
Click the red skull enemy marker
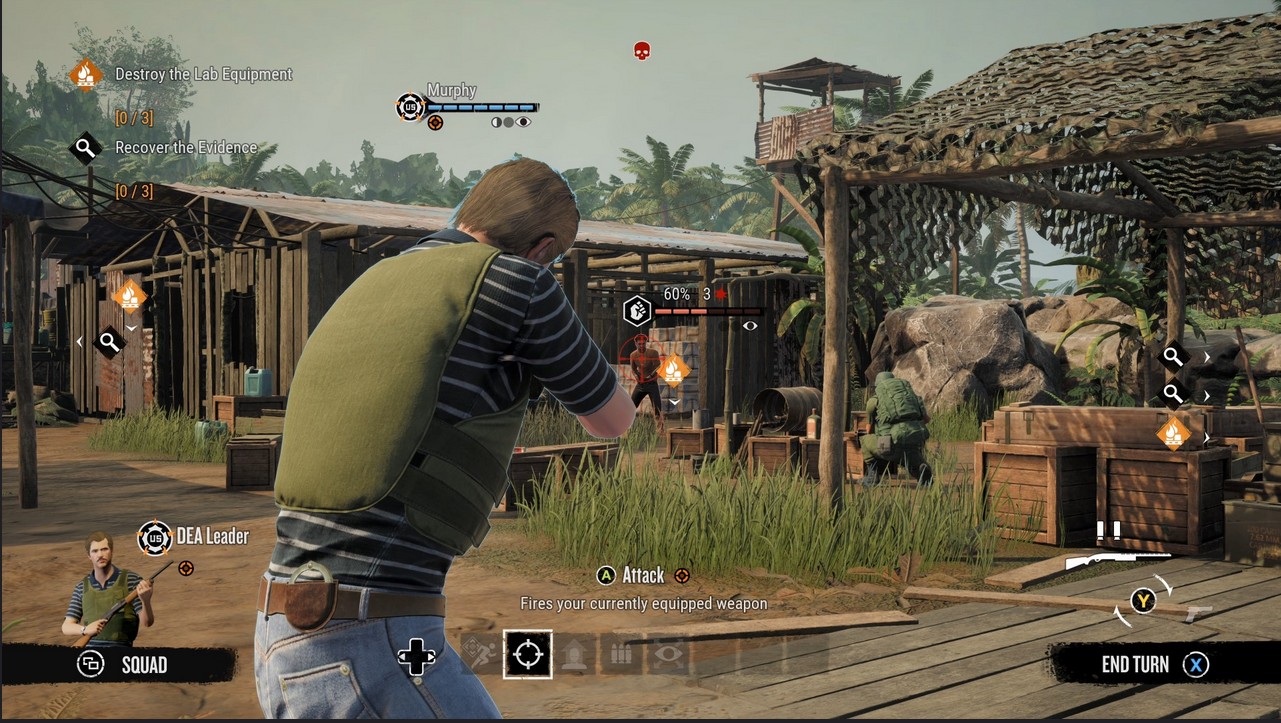[x=642, y=50]
